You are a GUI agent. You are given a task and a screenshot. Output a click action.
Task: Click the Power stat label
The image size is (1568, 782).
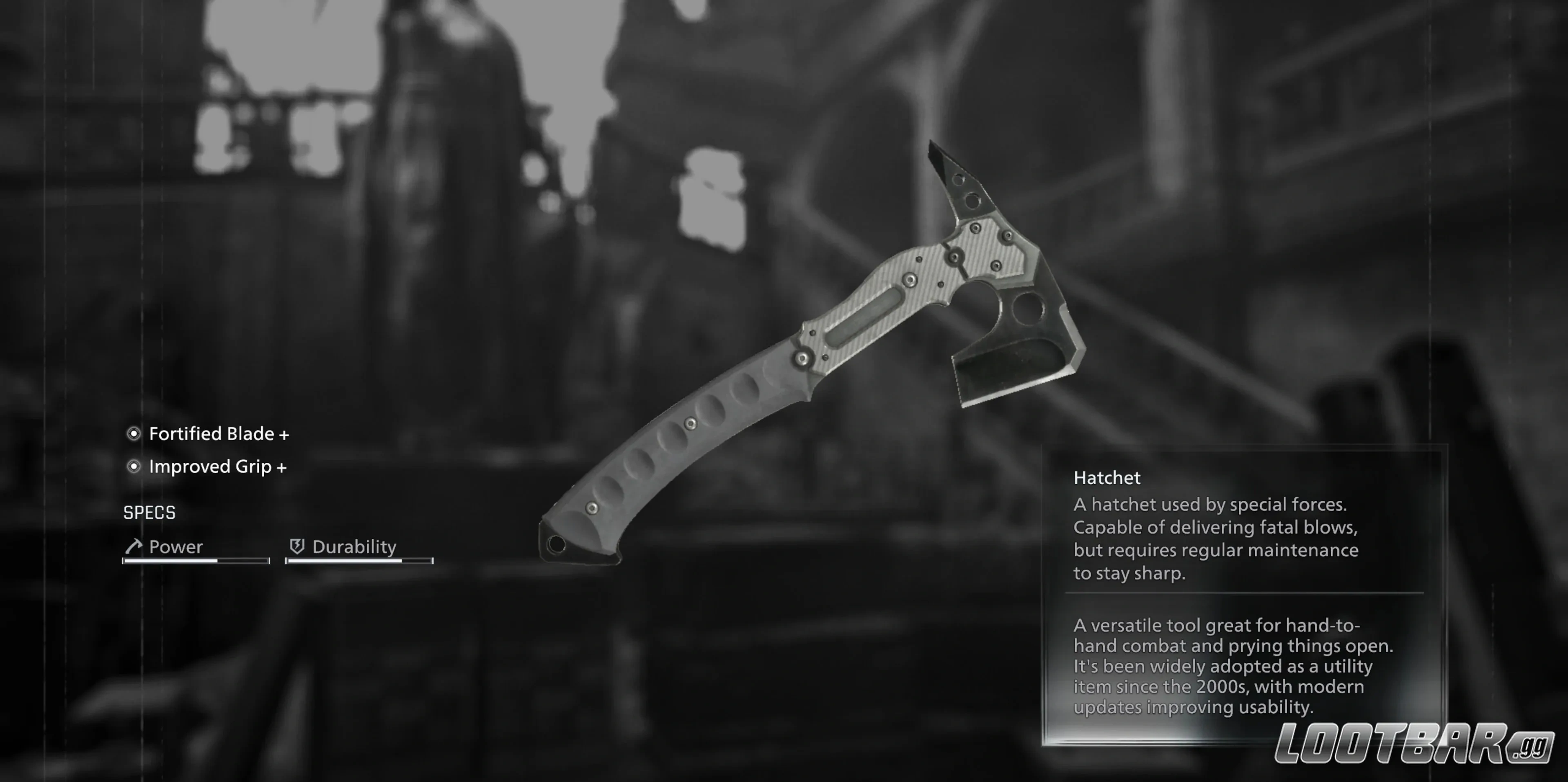175,546
